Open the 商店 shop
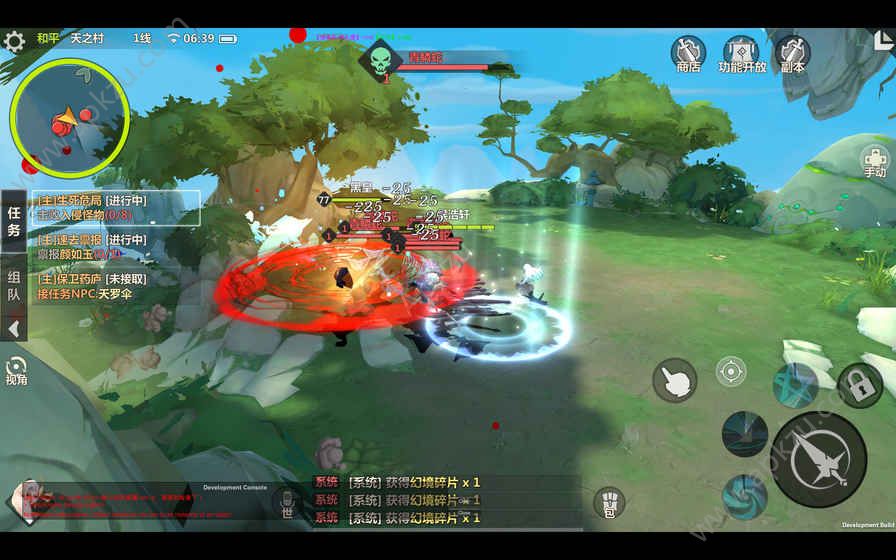 click(688, 54)
